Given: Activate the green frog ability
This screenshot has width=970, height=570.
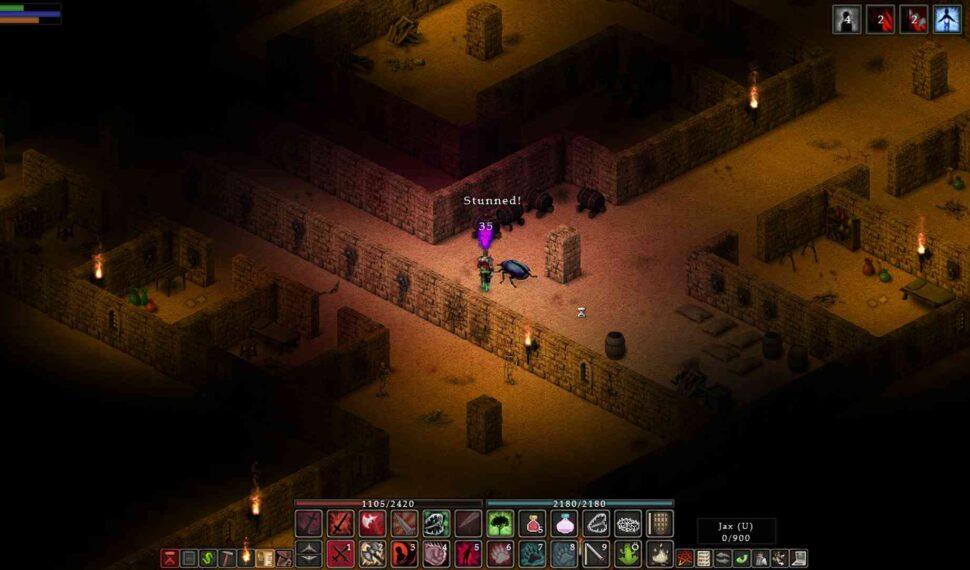Looking at the screenshot, I should (627, 553).
